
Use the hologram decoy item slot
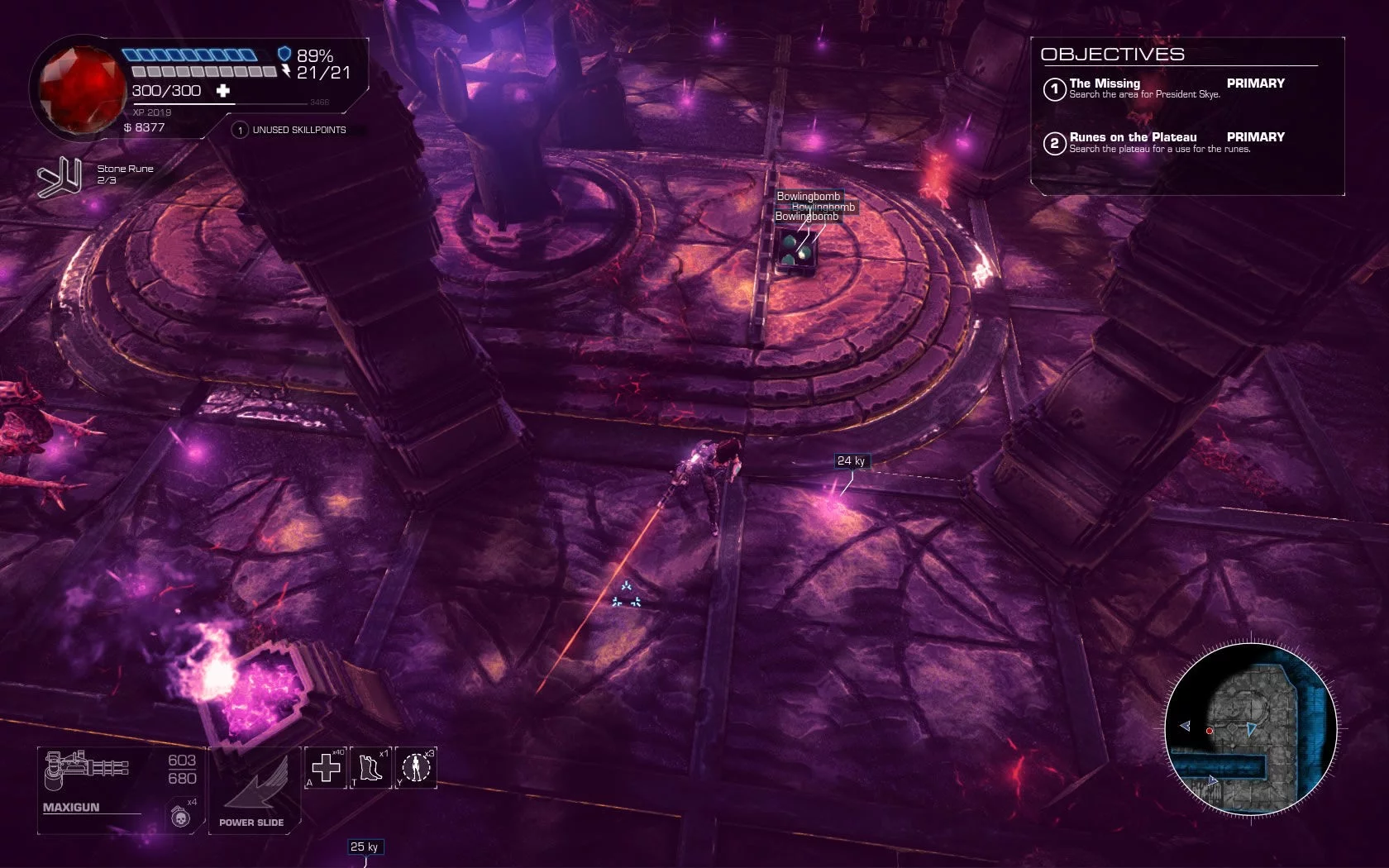(416, 768)
